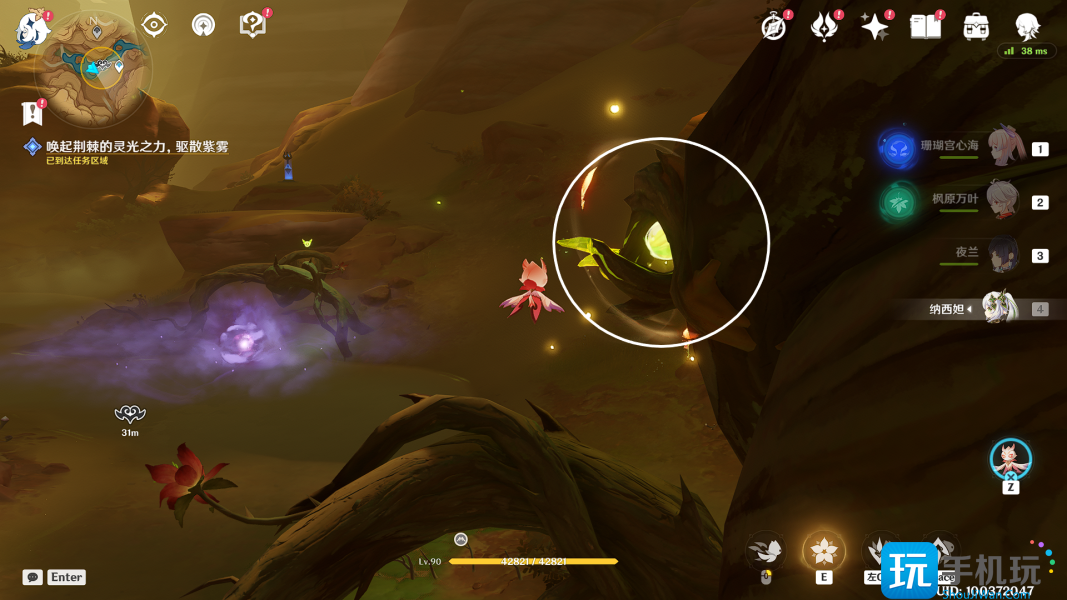1067x600 pixels.
Task: Open the four-point star wish icon
Action: 875,27
